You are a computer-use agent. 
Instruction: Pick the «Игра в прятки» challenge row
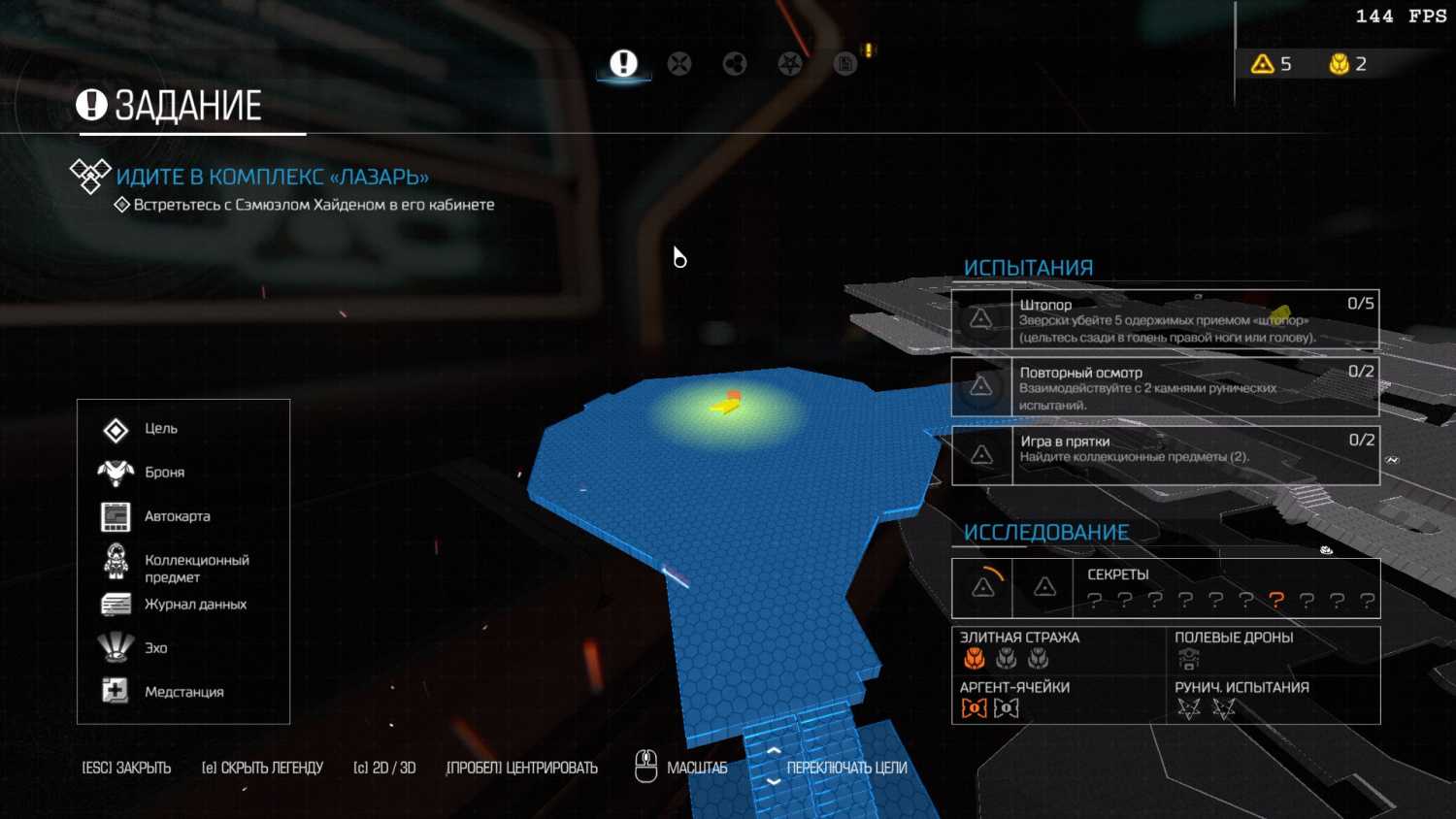(x=1165, y=455)
